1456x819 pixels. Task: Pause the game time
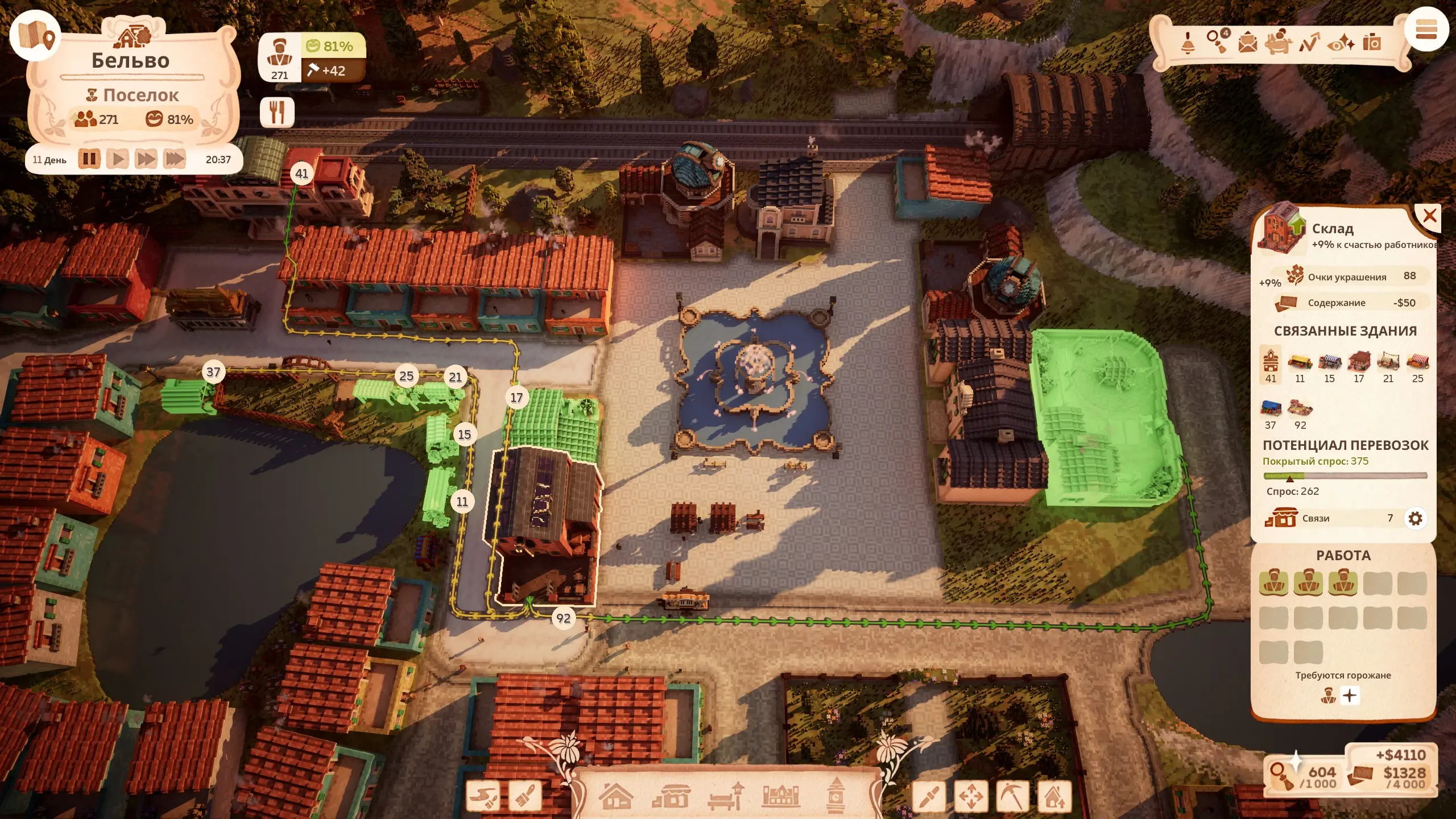(x=89, y=159)
